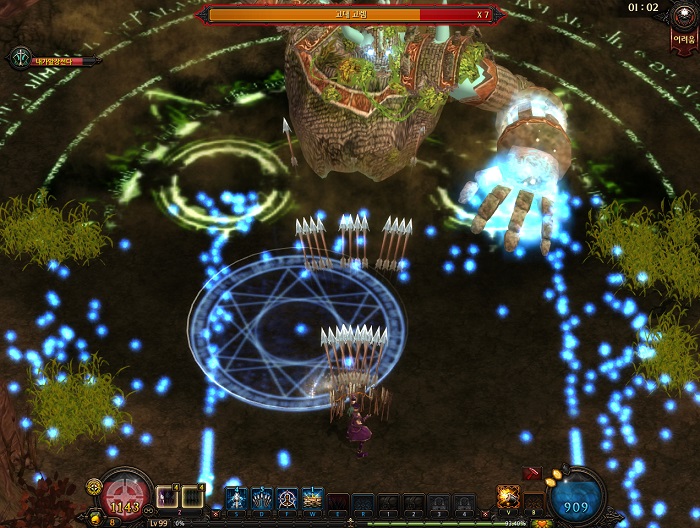Screen dimensions: 700x528
Task: Activate the arrow rain skill on W
Action: pyautogui.click(x=312, y=499)
